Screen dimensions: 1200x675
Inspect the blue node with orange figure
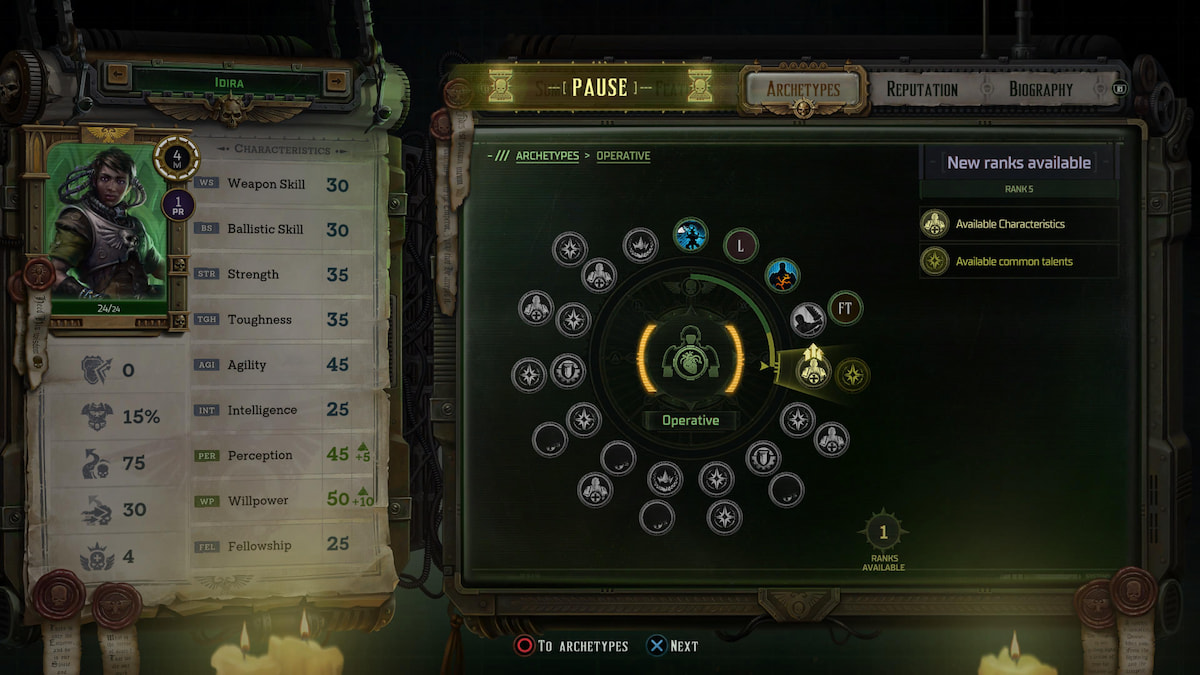point(783,275)
